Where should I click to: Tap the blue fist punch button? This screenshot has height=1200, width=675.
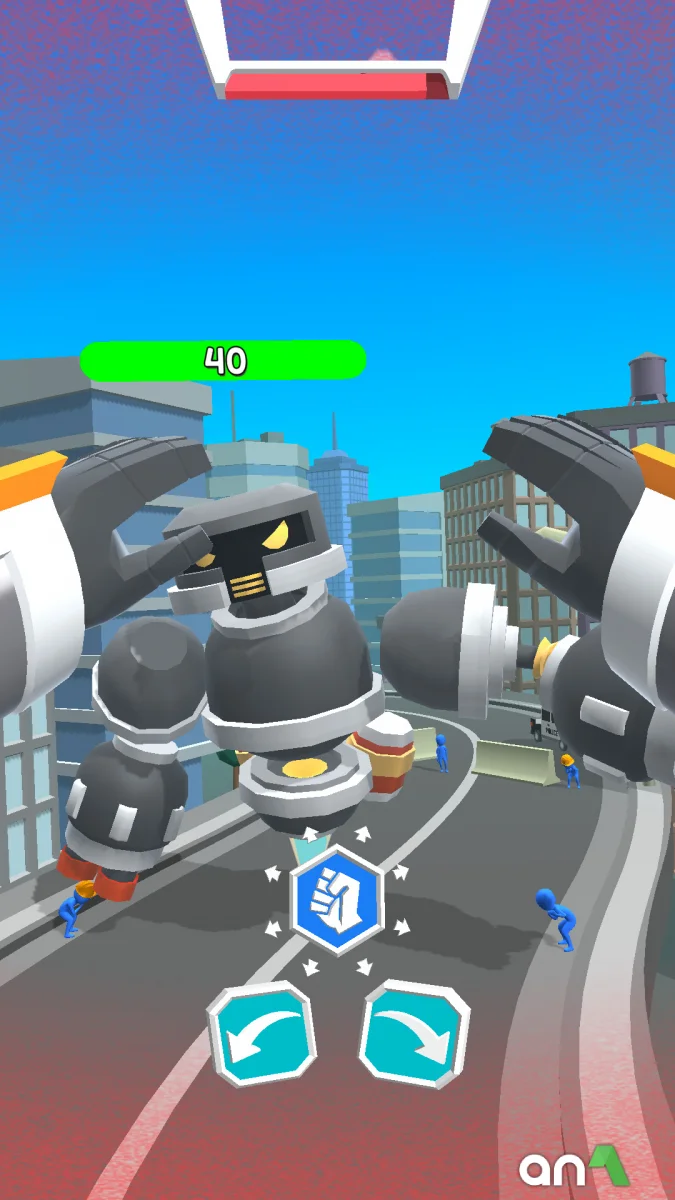click(x=337, y=898)
